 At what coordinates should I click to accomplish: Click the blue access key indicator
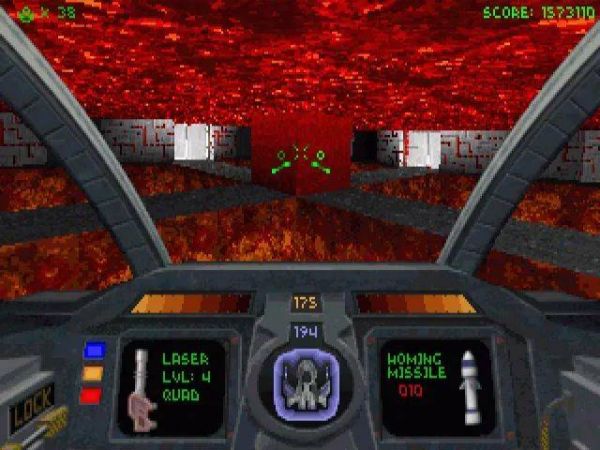coord(95,350)
